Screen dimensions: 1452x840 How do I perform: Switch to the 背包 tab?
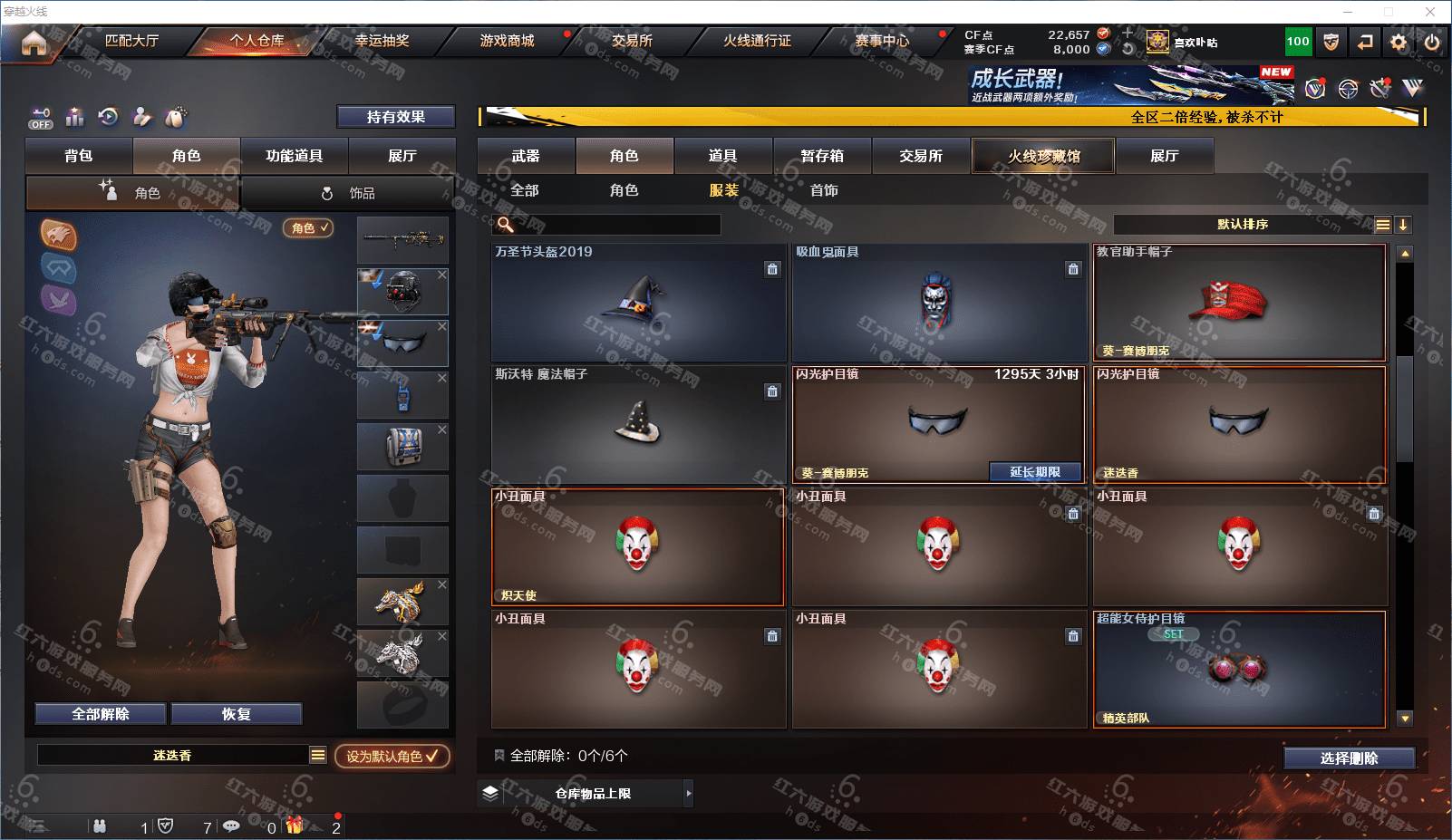point(79,156)
